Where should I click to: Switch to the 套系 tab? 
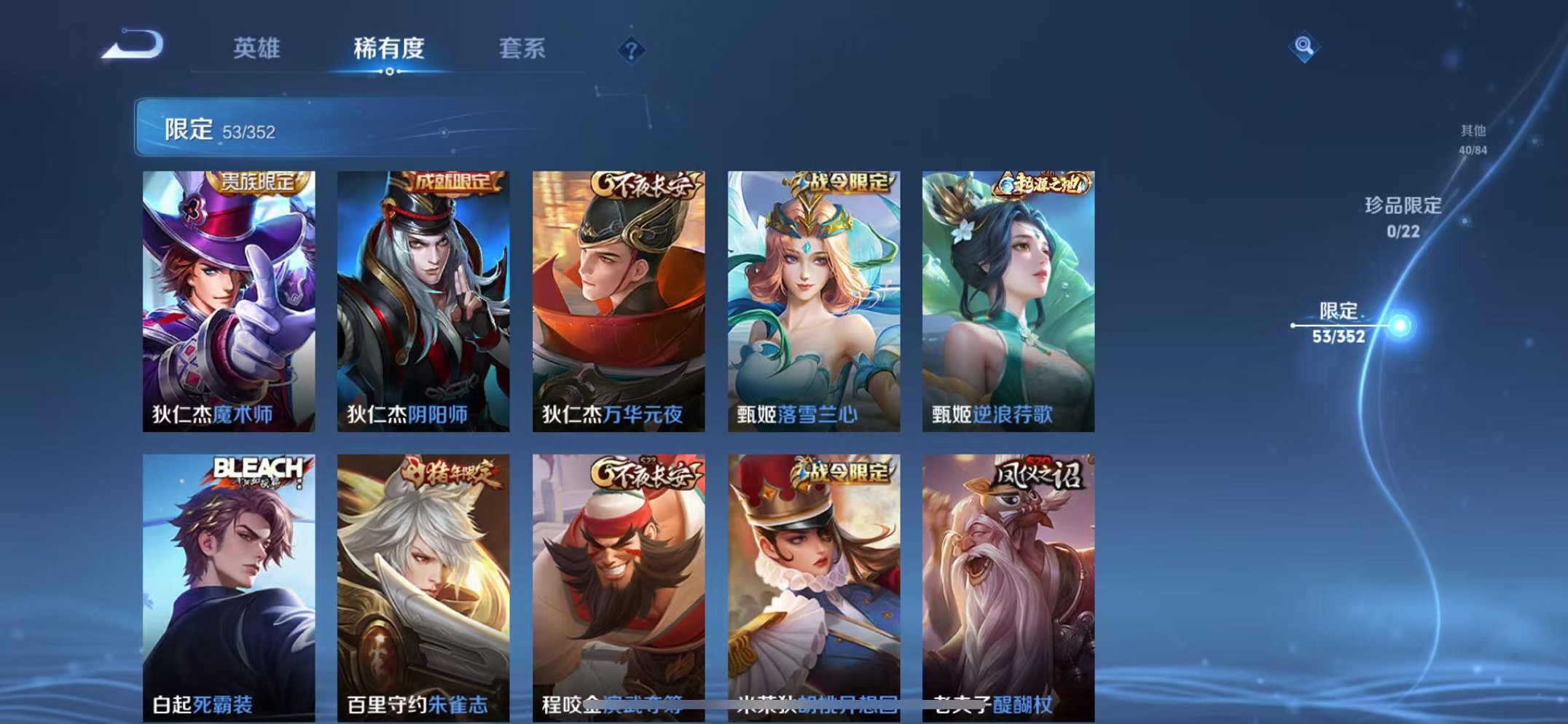[522, 48]
